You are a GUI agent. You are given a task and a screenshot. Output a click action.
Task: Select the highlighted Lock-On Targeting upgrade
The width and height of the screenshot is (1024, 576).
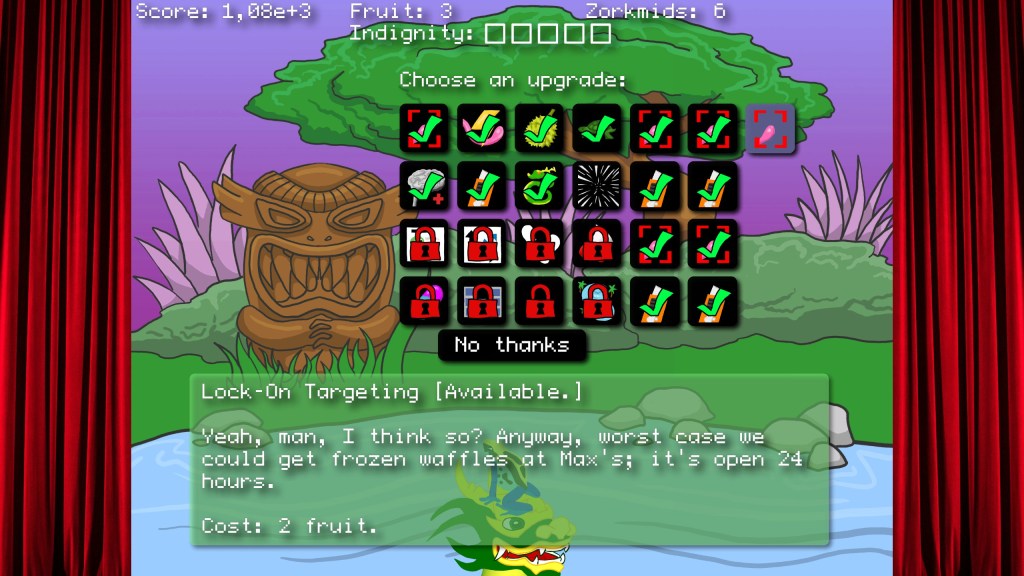(771, 129)
